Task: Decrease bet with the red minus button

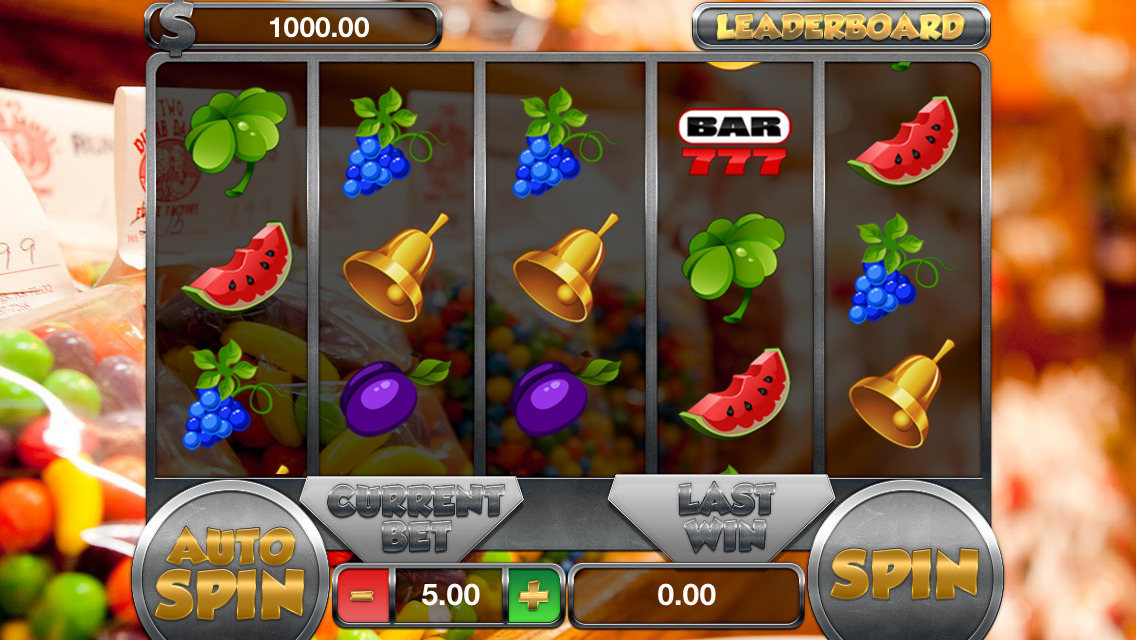Action: tap(363, 595)
